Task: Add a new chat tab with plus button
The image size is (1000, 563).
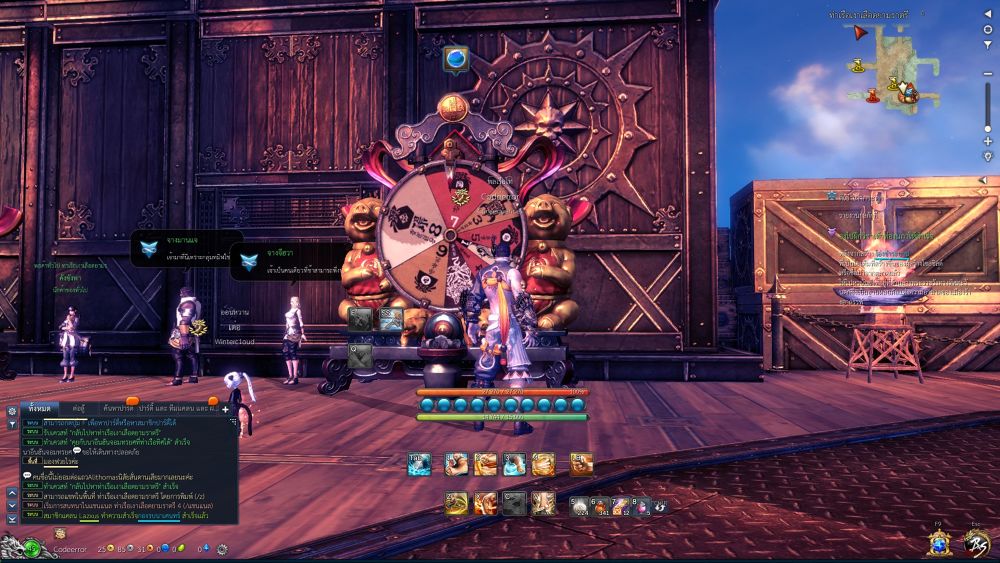Action: pyautogui.click(x=225, y=409)
